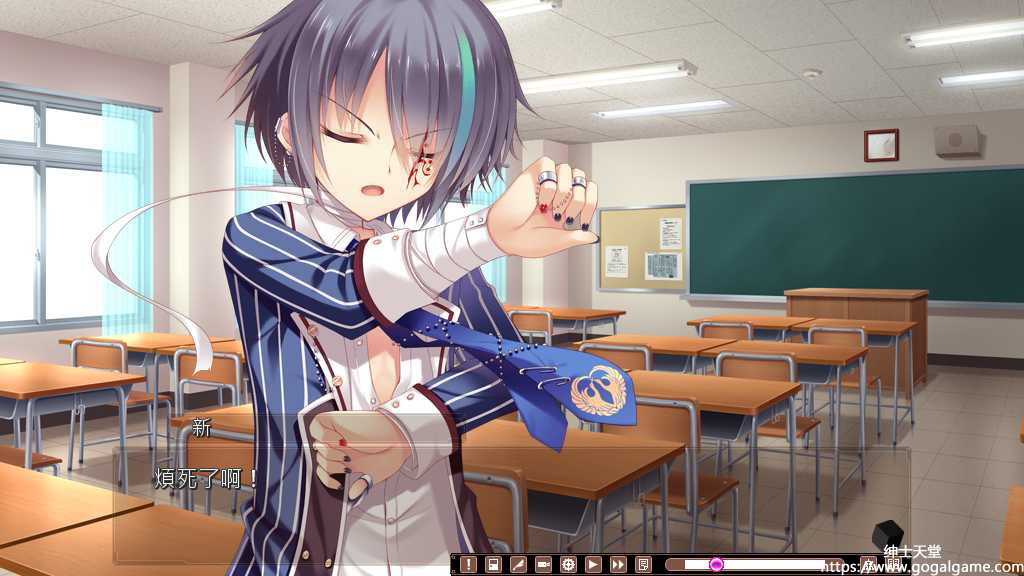Open the text log document icon
Image resolution: width=1024 pixels, height=576 pixels.
pos(643,565)
